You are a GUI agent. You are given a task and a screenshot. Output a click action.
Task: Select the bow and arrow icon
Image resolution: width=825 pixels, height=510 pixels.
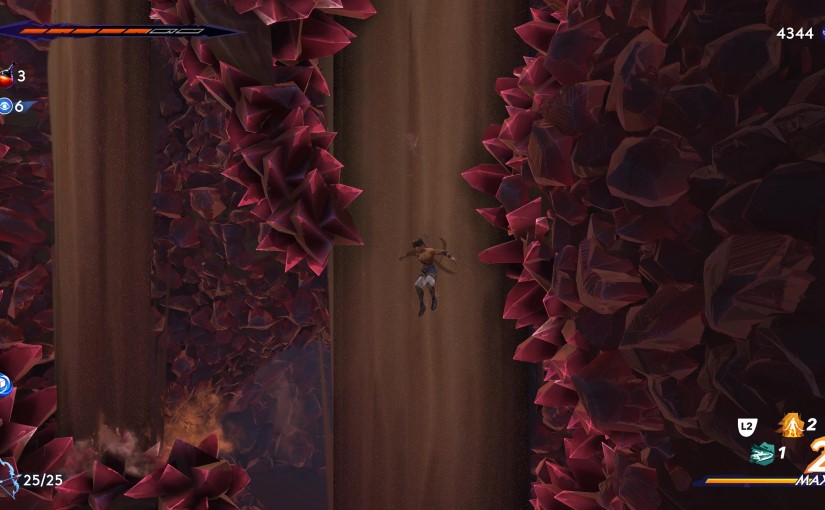(8, 479)
